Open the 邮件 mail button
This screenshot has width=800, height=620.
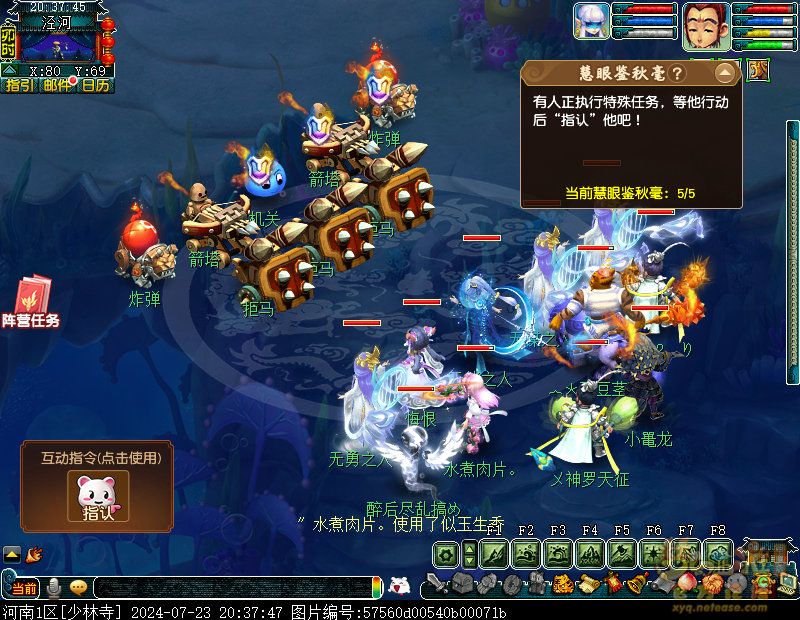(x=57, y=86)
